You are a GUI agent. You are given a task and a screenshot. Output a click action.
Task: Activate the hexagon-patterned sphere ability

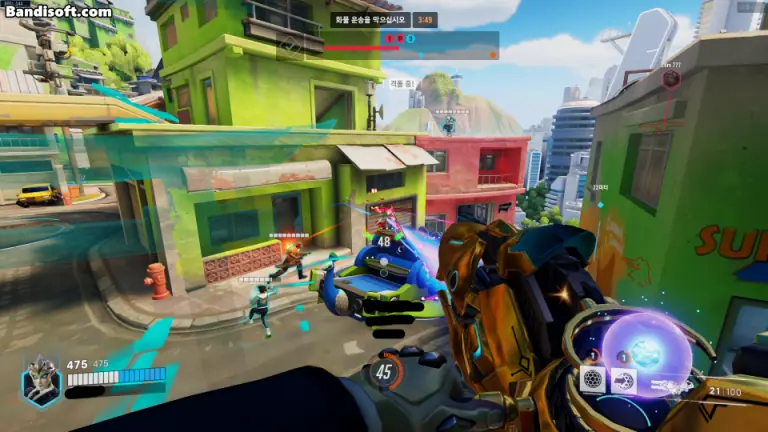593,380
